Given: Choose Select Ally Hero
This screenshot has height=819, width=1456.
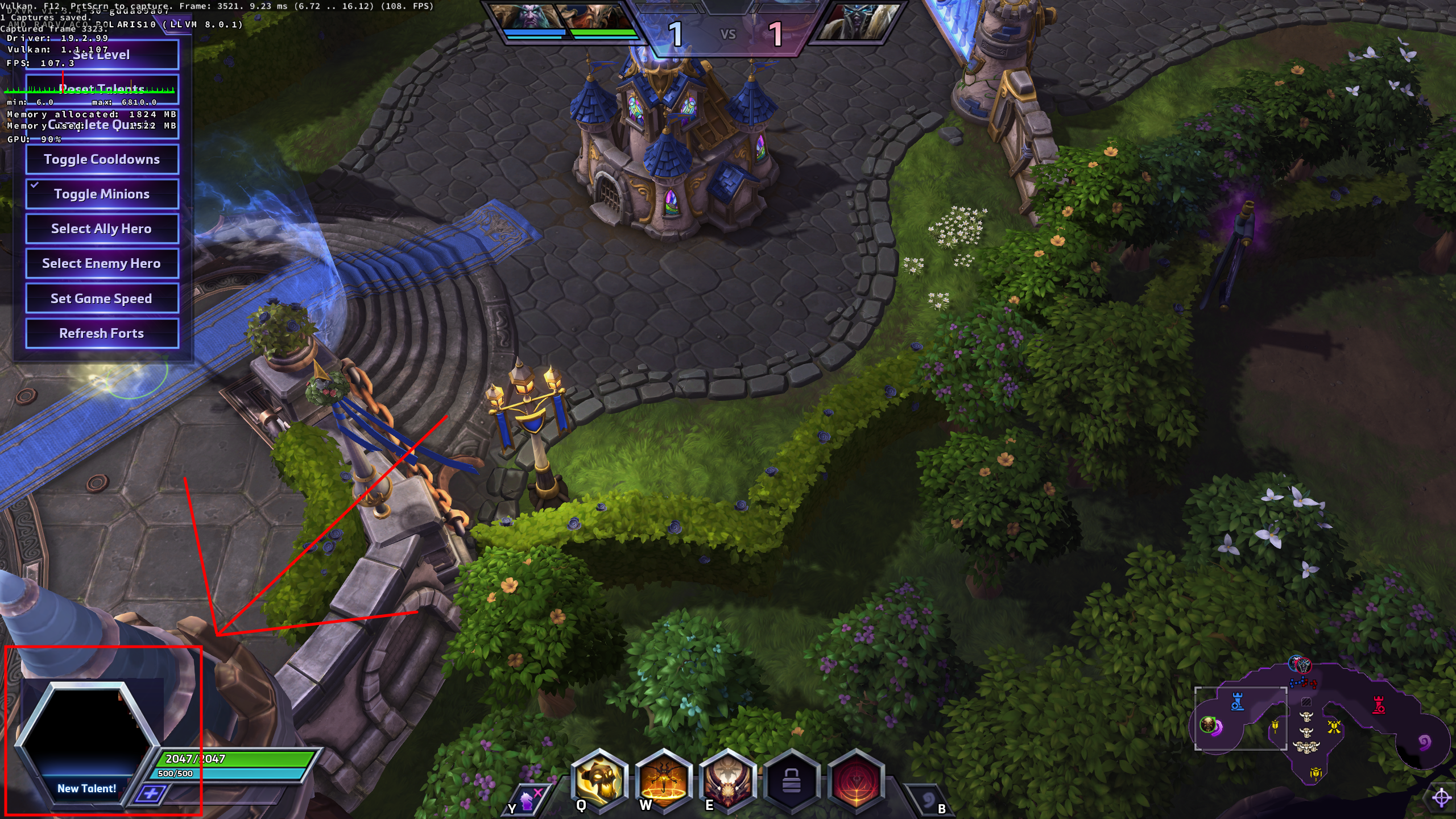Looking at the screenshot, I should coord(102,229).
